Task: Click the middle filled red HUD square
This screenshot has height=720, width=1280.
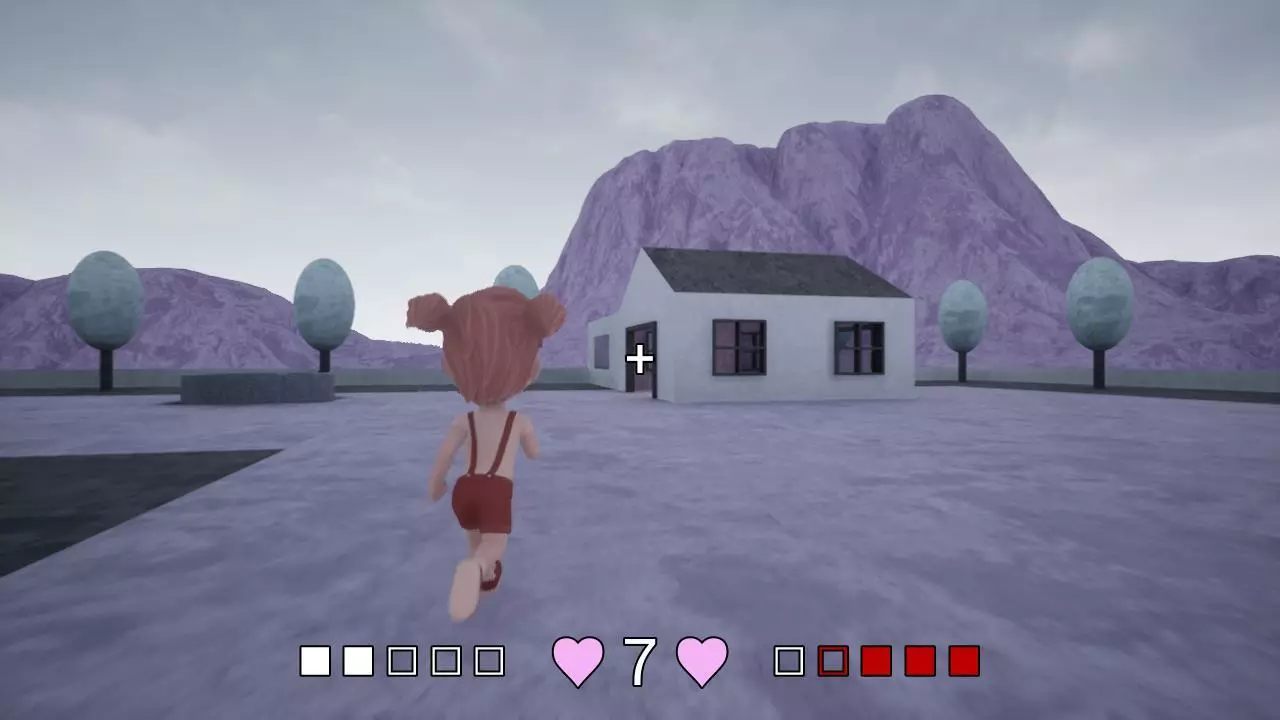Action: [918, 659]
